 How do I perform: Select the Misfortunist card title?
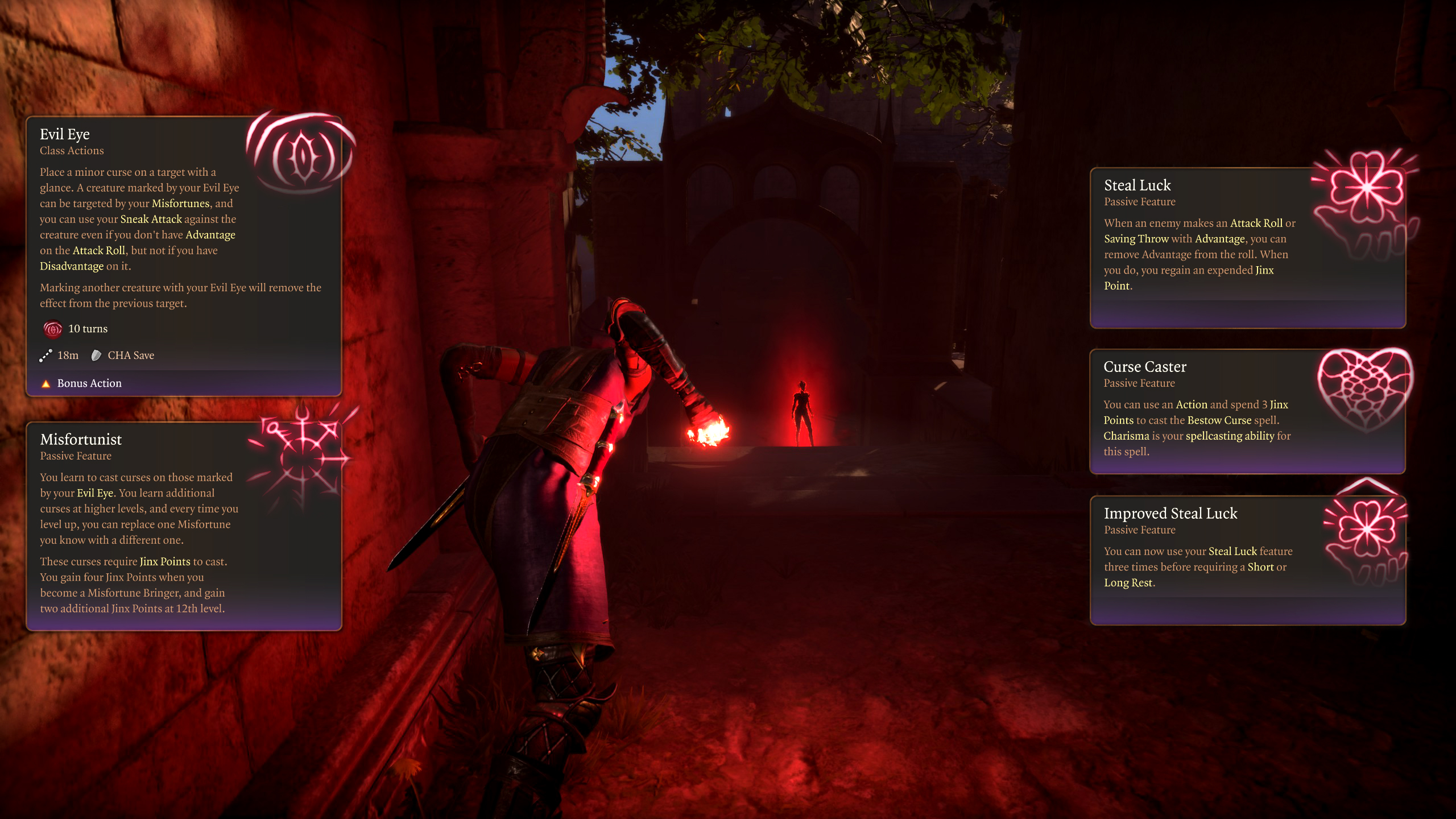81,440
